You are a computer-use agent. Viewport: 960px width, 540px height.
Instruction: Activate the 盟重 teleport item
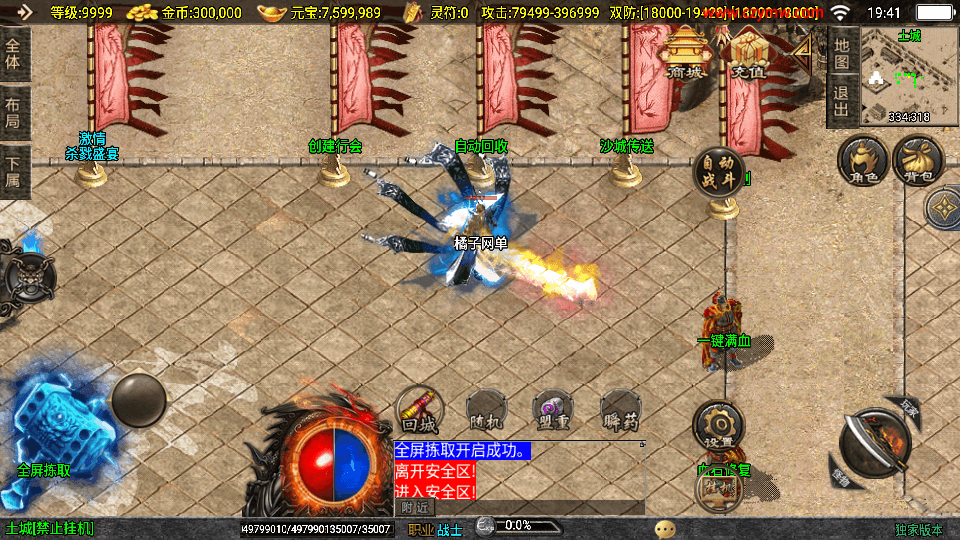pyautogui.click(x=553, y=409)
